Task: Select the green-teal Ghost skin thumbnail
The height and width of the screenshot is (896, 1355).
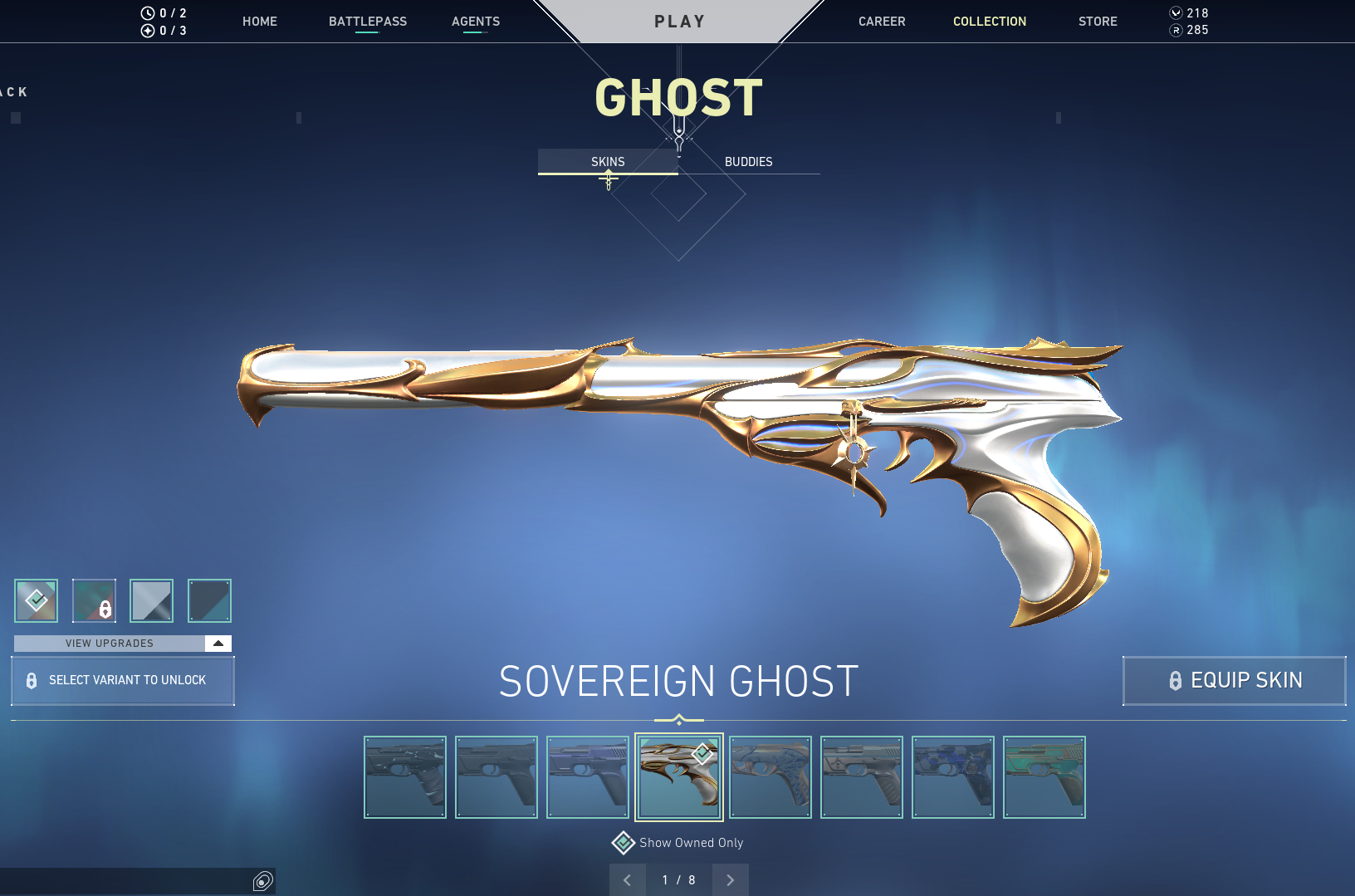Action: [1044, 777]
